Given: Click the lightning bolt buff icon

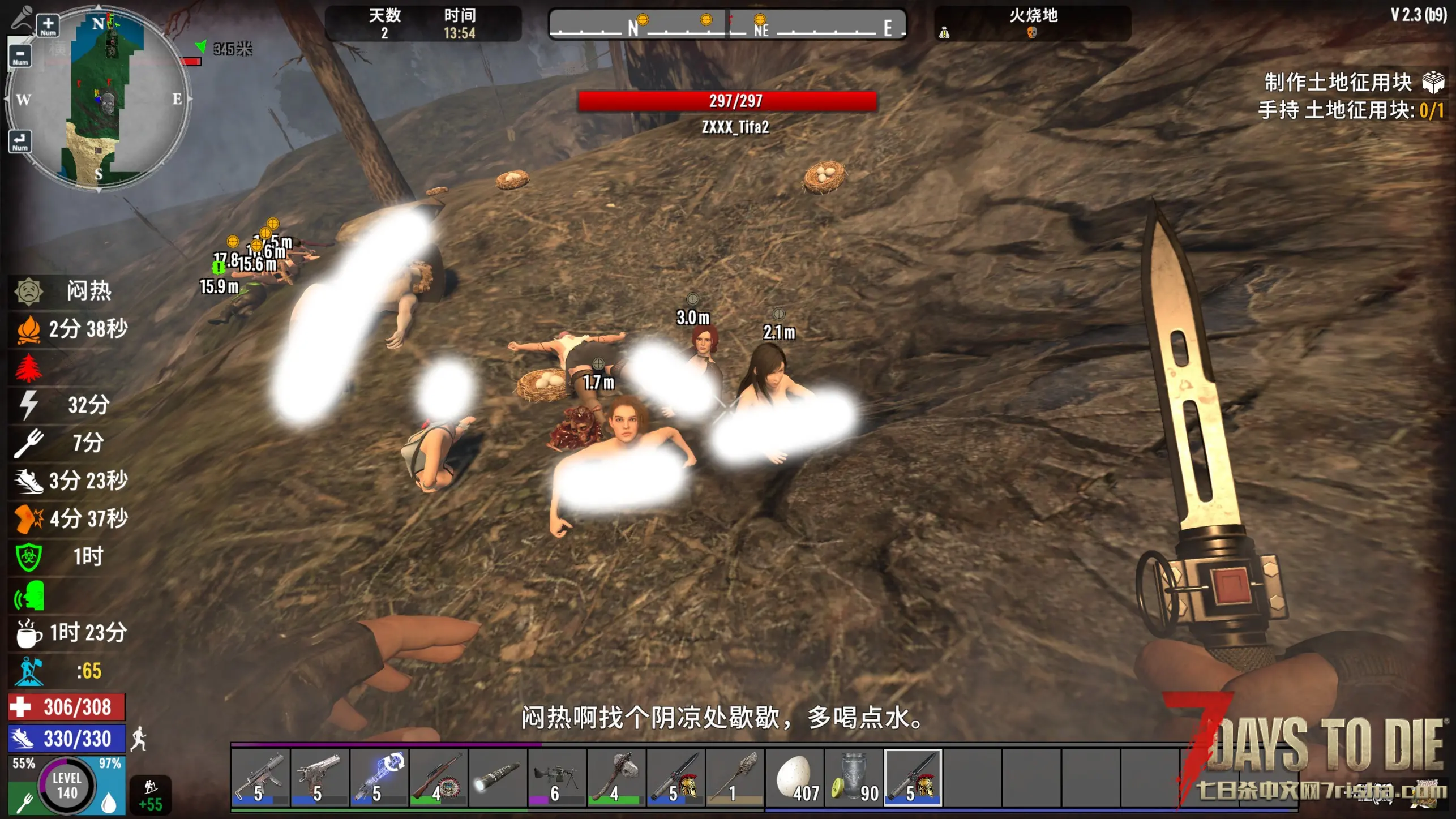Looking at the screenshot, I should click(28, 405).
